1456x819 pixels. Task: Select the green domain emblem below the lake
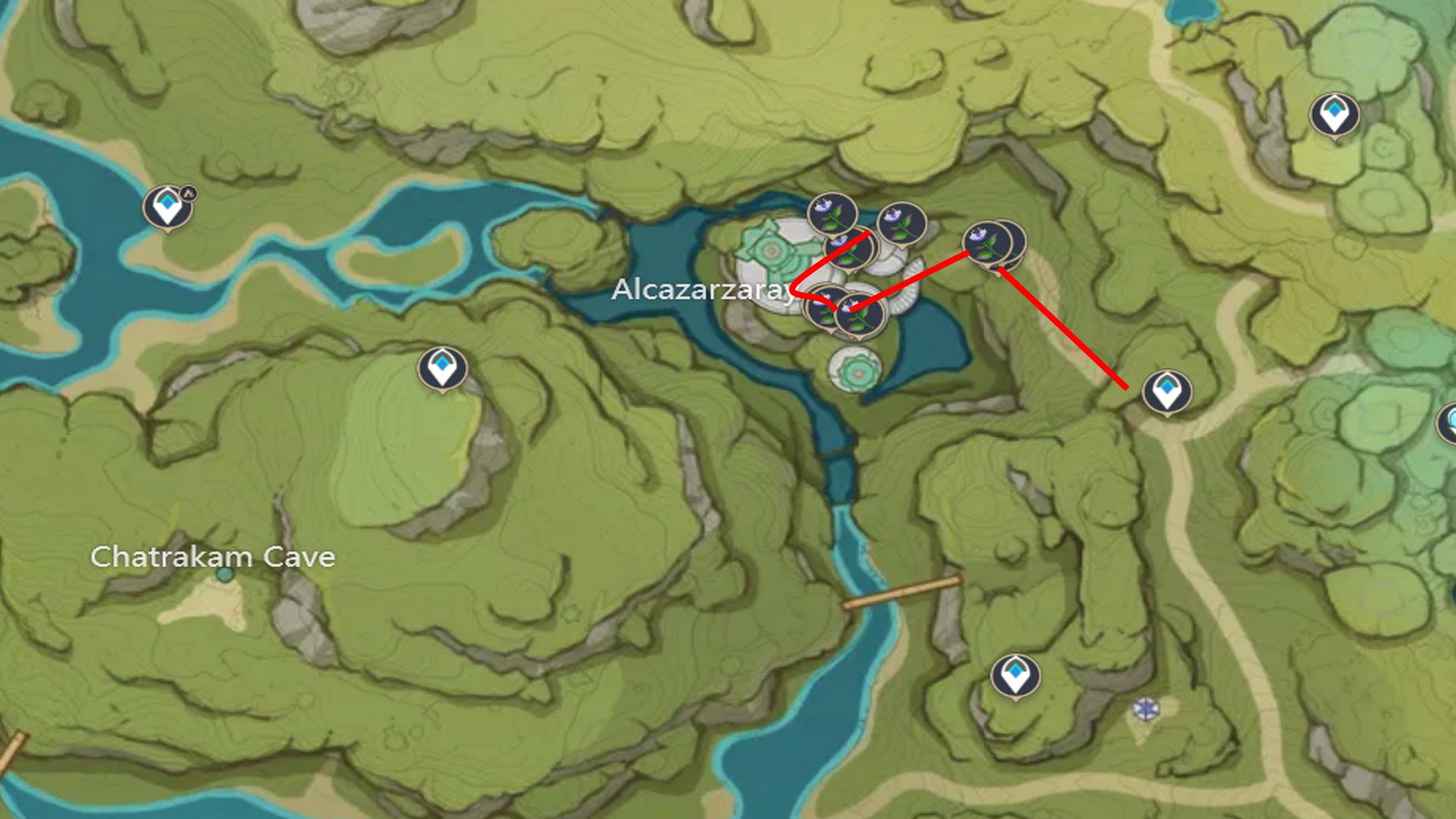click(859, 372)
